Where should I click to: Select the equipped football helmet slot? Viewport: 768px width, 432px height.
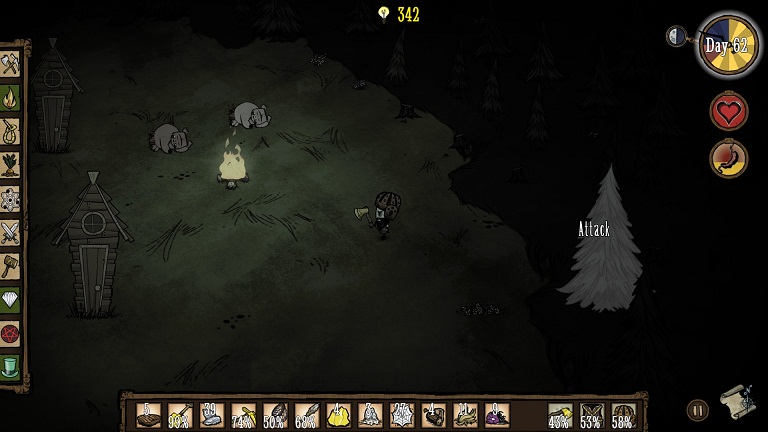[x=624, y=414]
